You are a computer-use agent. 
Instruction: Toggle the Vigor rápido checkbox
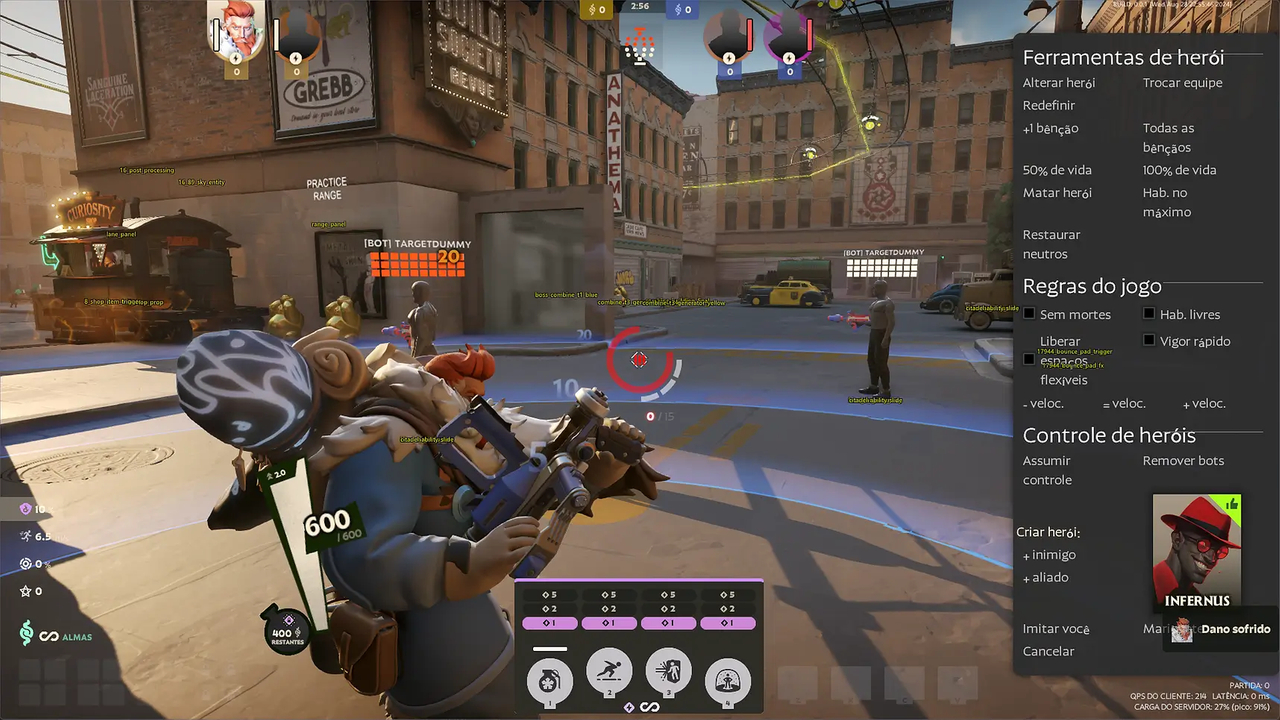(x=1148, y=340)
